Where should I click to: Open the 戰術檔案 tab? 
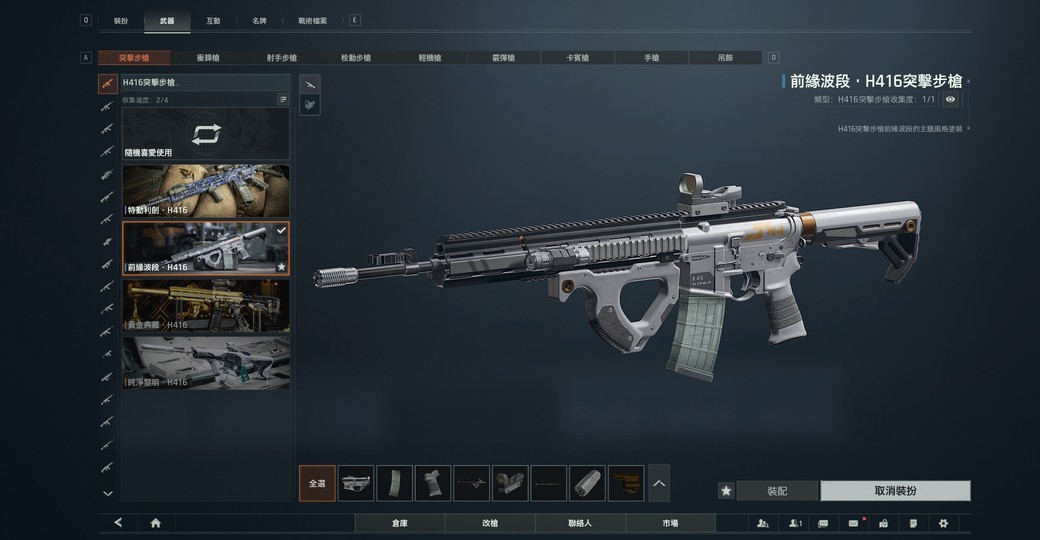pyautogui.click(x=312, y=20)
